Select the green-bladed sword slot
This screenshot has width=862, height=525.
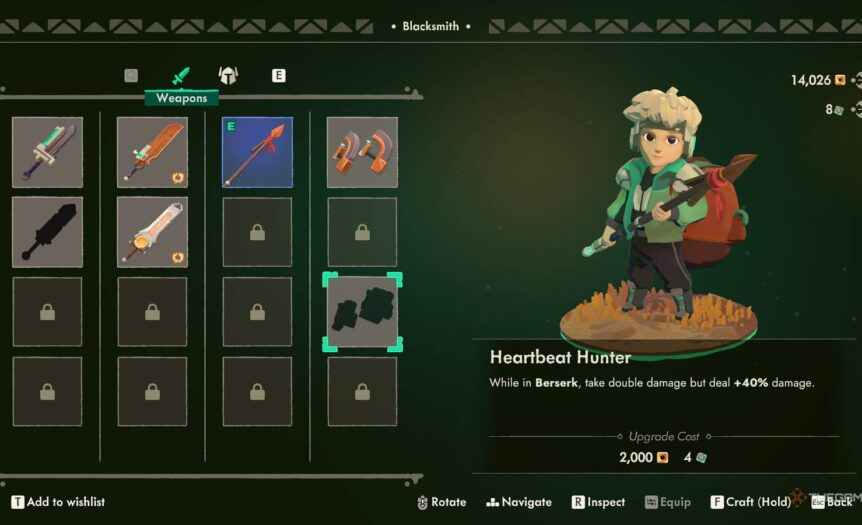(x=47, y=152)
